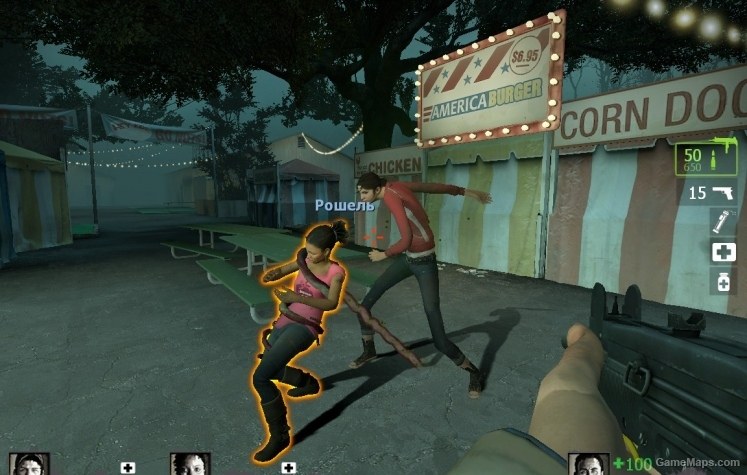Click your own survivor portrait beside the +100
Image resolution: width=747 pixels, height=475 pixels.
coord(588,464)
